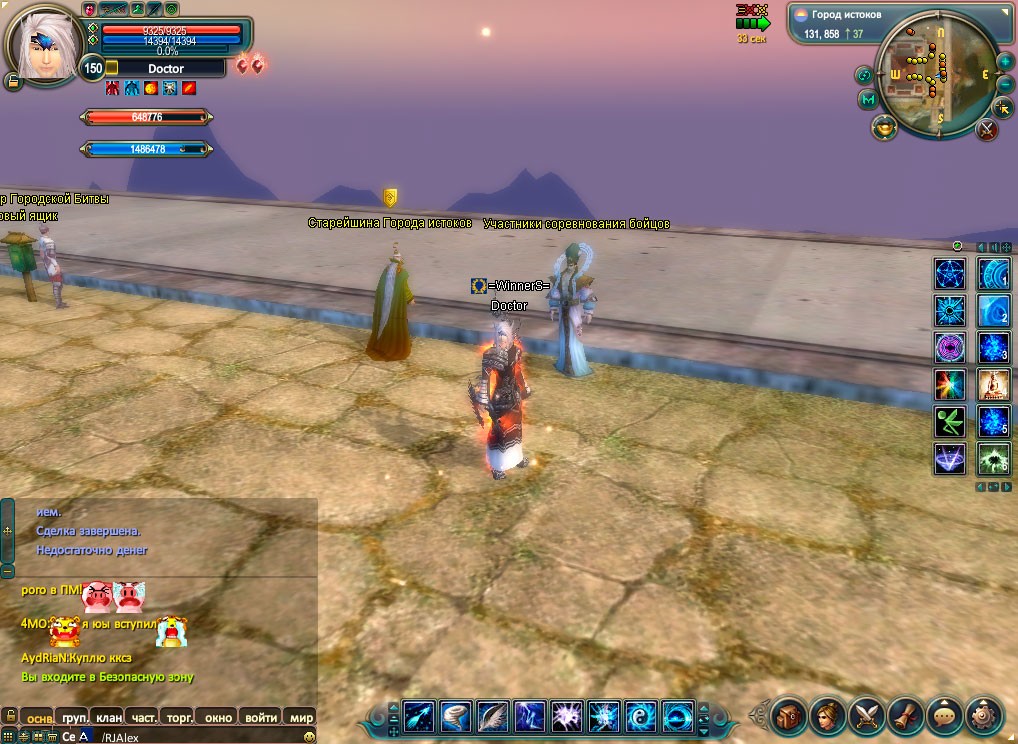Open the speech bubble social button
The image size is (1018, 744).
click(x=944, y=716)
